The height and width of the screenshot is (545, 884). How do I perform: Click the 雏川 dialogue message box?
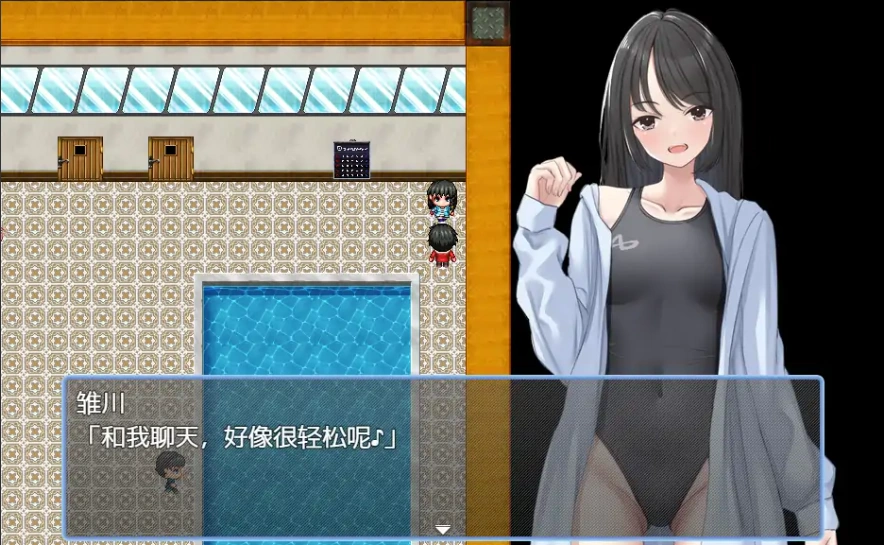(442, 456)
